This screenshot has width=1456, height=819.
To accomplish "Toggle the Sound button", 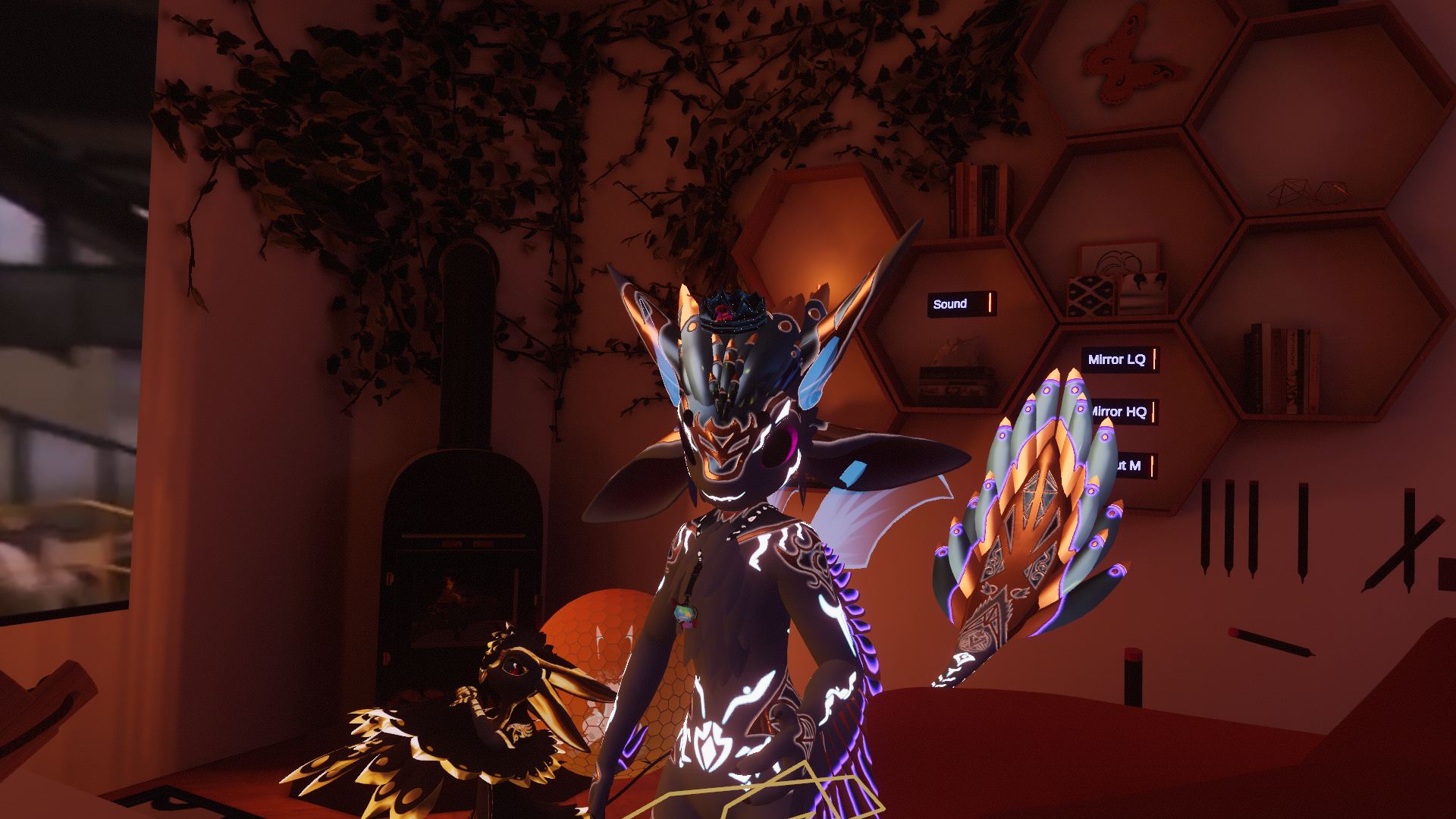I will pos(960,304).
